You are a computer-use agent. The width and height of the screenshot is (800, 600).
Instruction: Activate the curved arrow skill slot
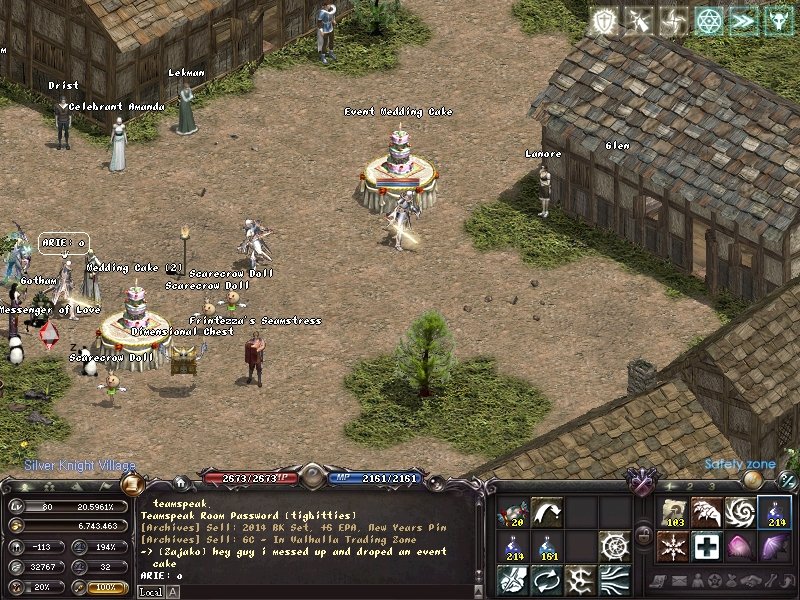coord(547,512)
